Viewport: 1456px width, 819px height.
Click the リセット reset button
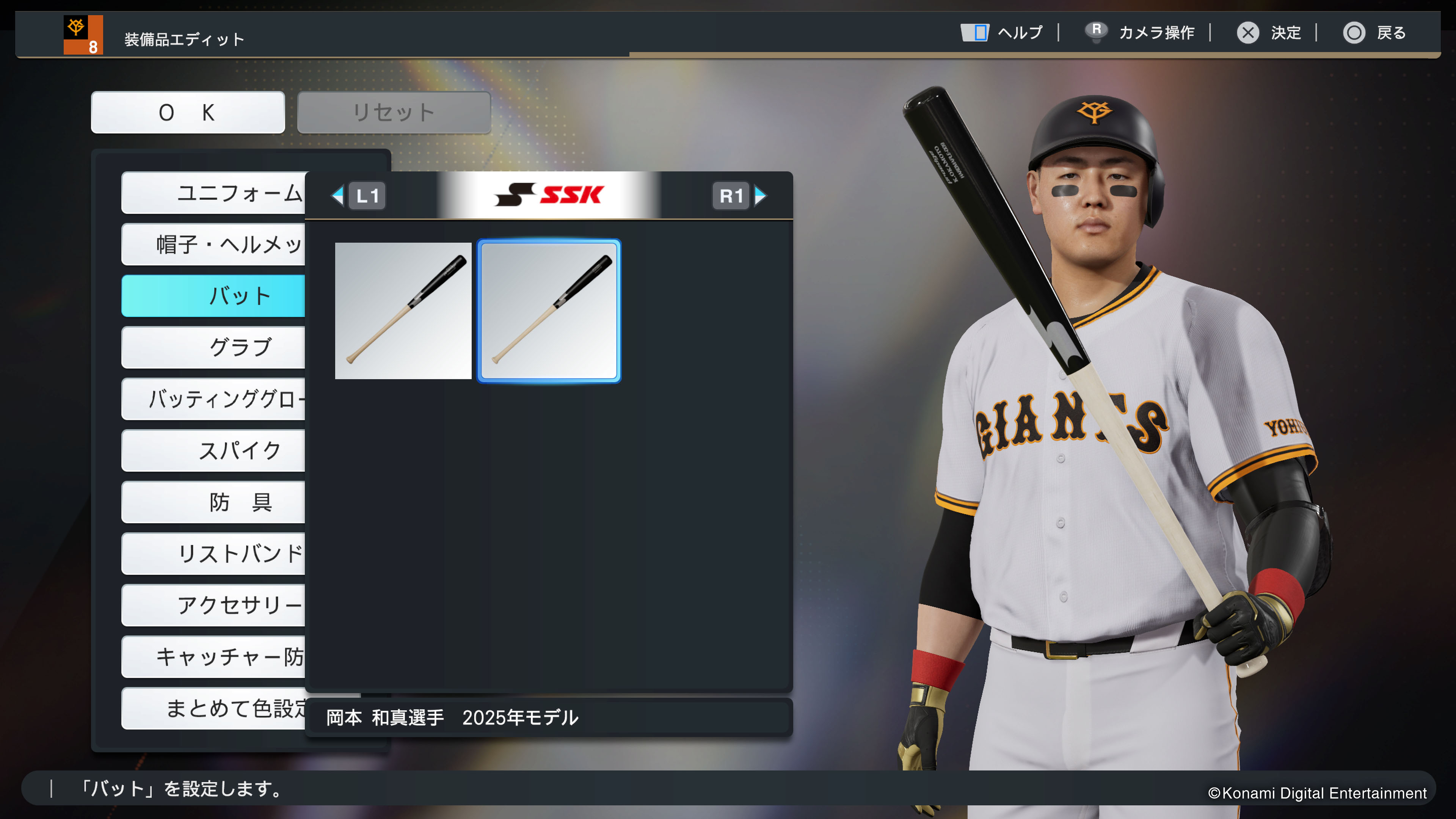coord(394,113)
